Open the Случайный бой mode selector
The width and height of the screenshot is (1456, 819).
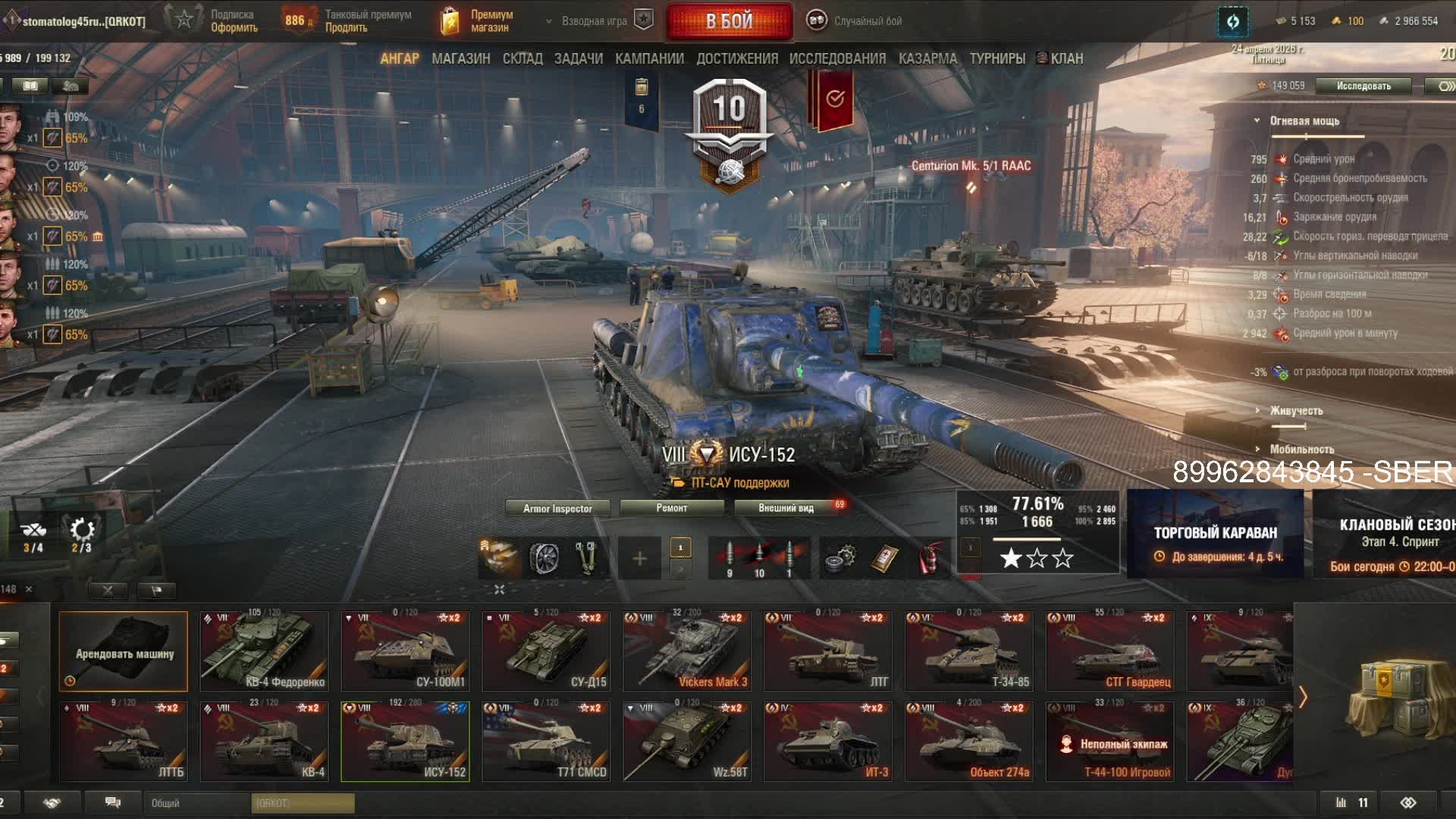tap(855, 21)
